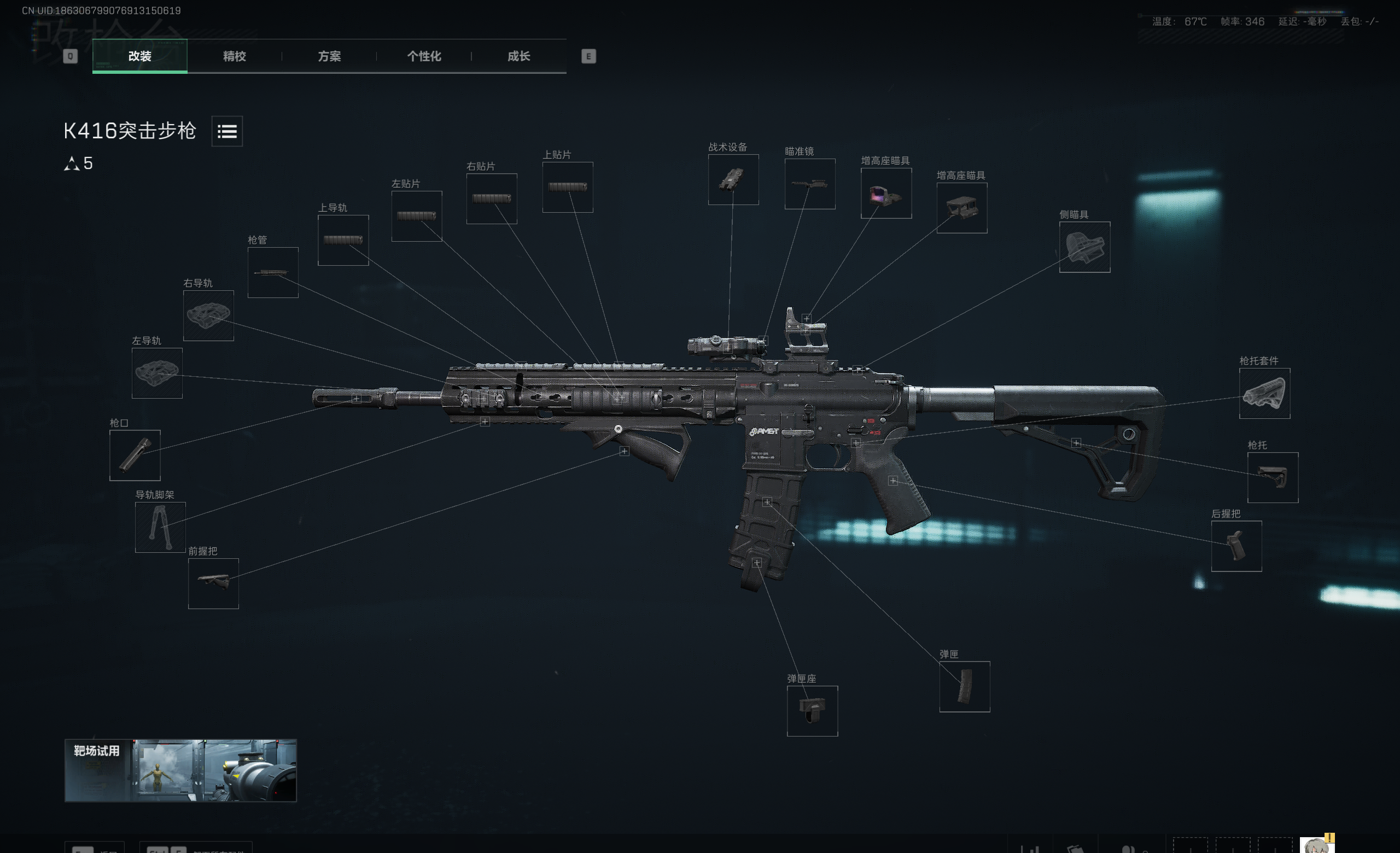Click the 改装 tab
1400x853 pixels.
tap(140, 56)
